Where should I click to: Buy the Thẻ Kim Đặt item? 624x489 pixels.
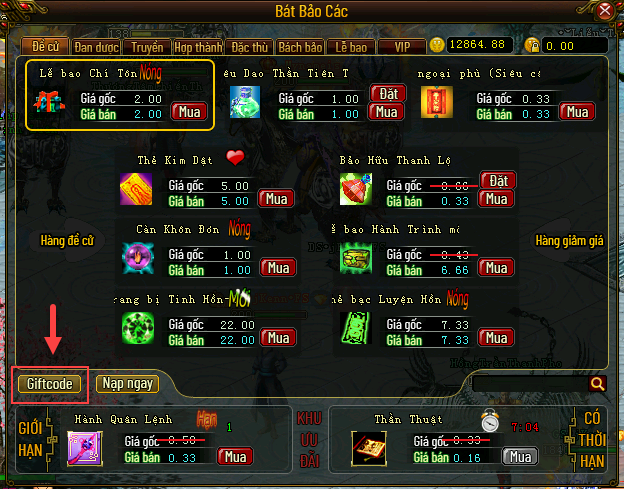pos(277,199)
